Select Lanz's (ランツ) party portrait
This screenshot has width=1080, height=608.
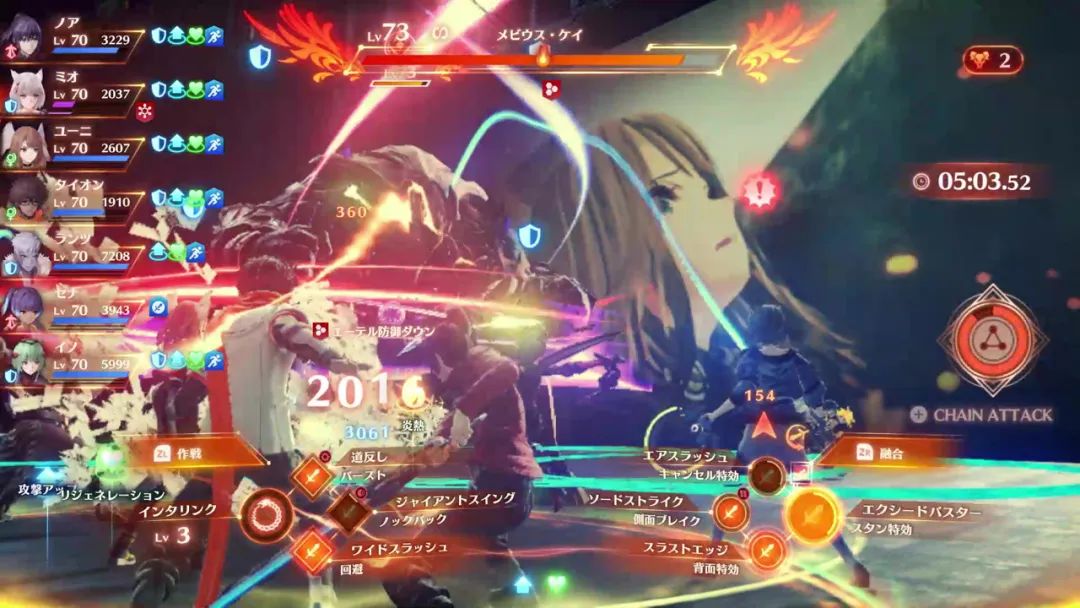[x=22, y=254]
